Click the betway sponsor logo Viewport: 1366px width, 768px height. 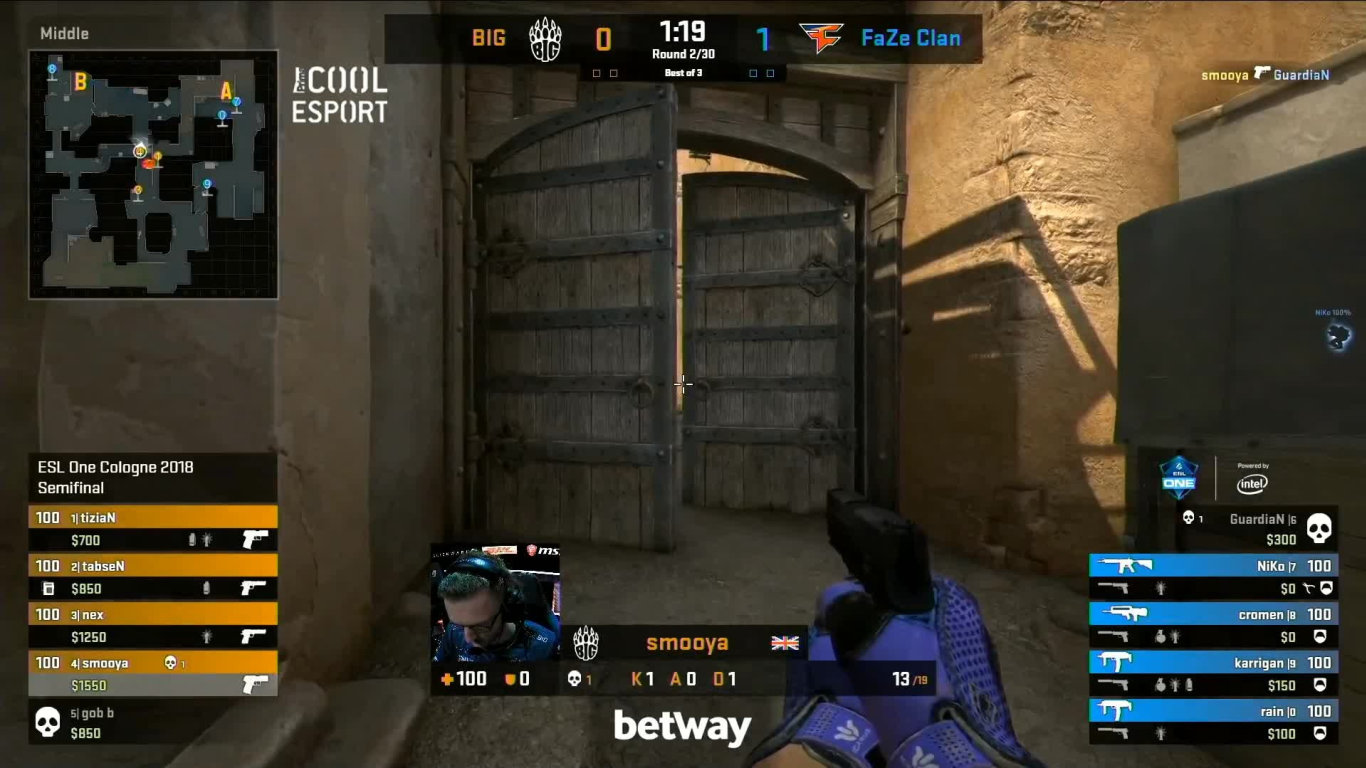pos(682,727)
